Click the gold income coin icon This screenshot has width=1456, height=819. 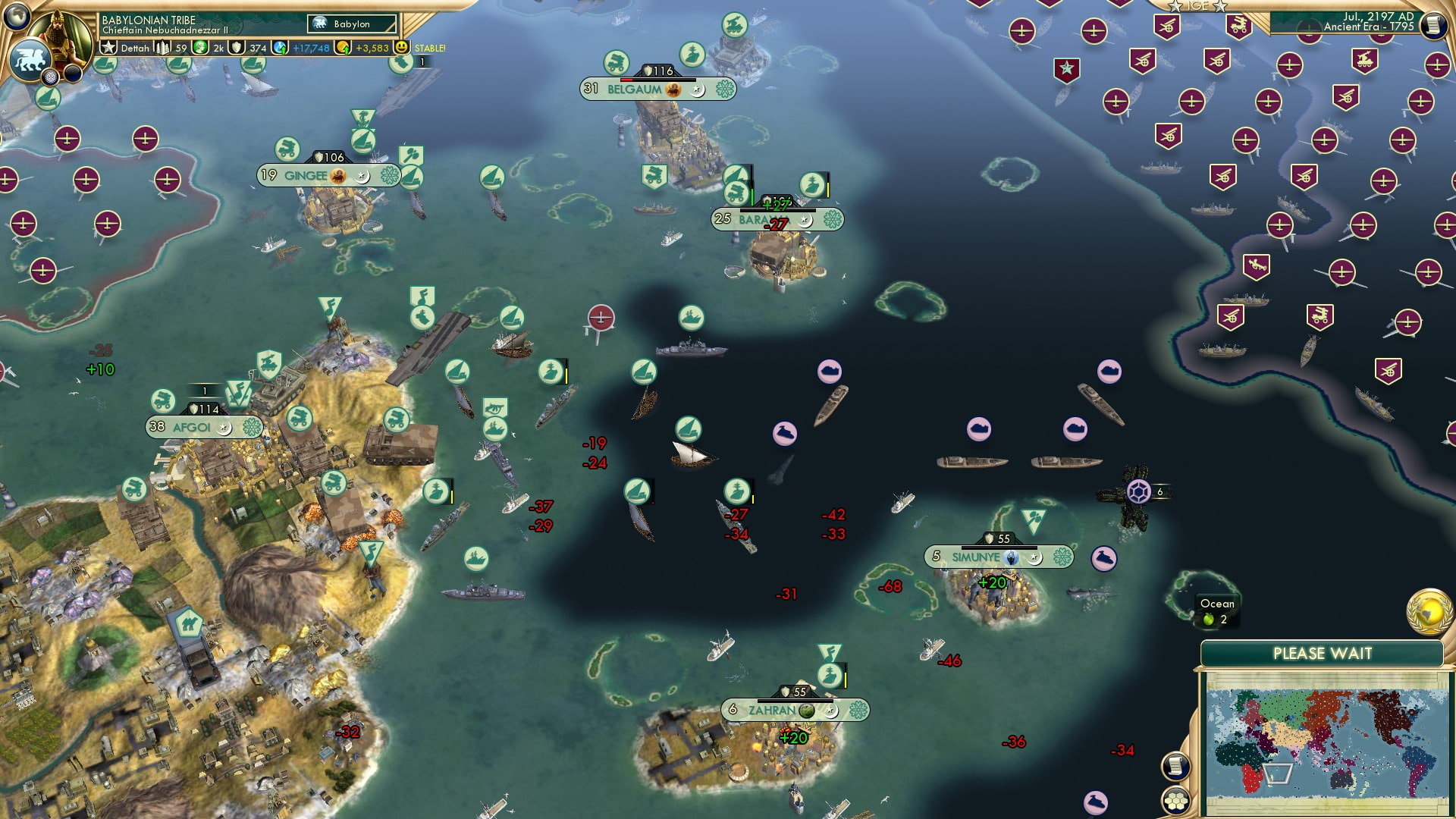[x=344, y=48]
